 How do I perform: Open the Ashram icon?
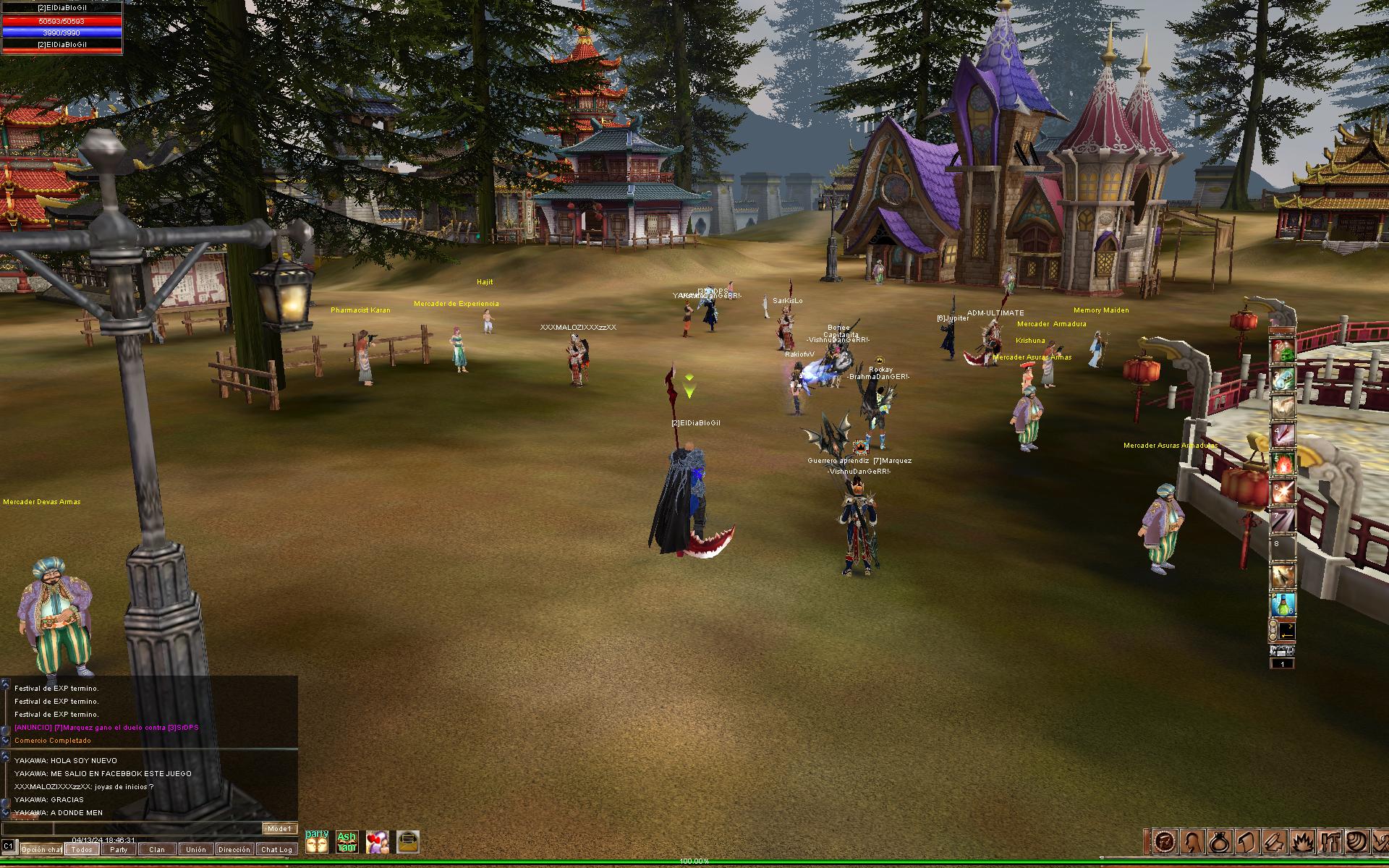click(x=347, y=842)
